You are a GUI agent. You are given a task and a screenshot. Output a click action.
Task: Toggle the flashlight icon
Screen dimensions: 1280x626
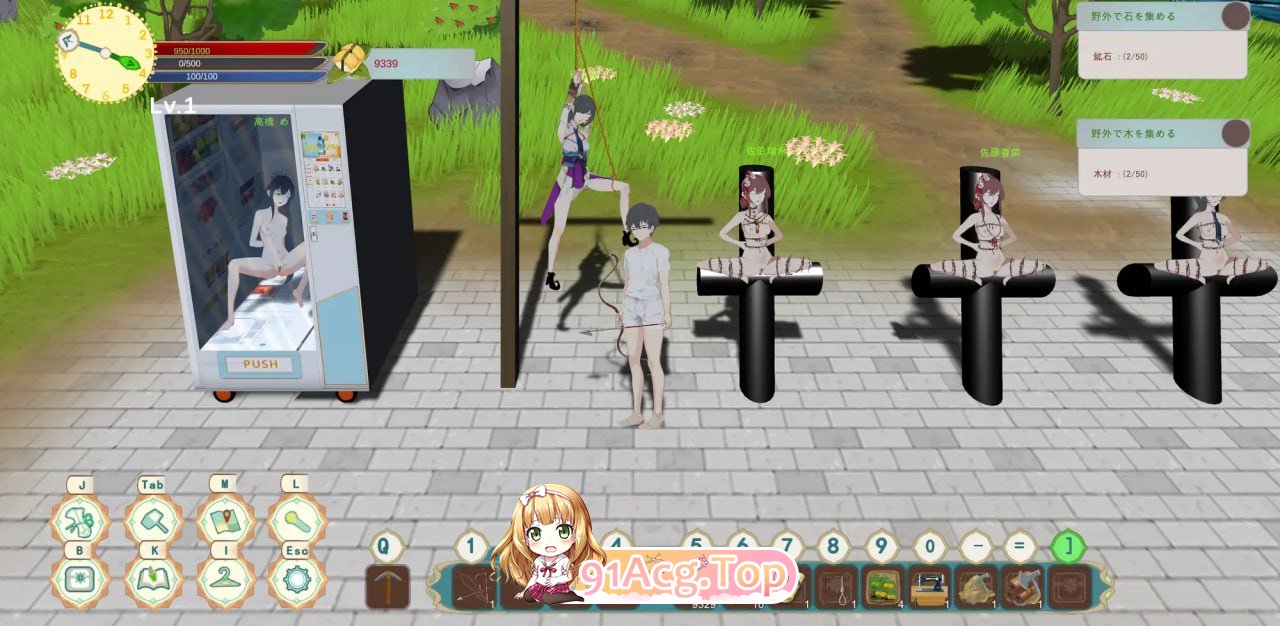296,521
